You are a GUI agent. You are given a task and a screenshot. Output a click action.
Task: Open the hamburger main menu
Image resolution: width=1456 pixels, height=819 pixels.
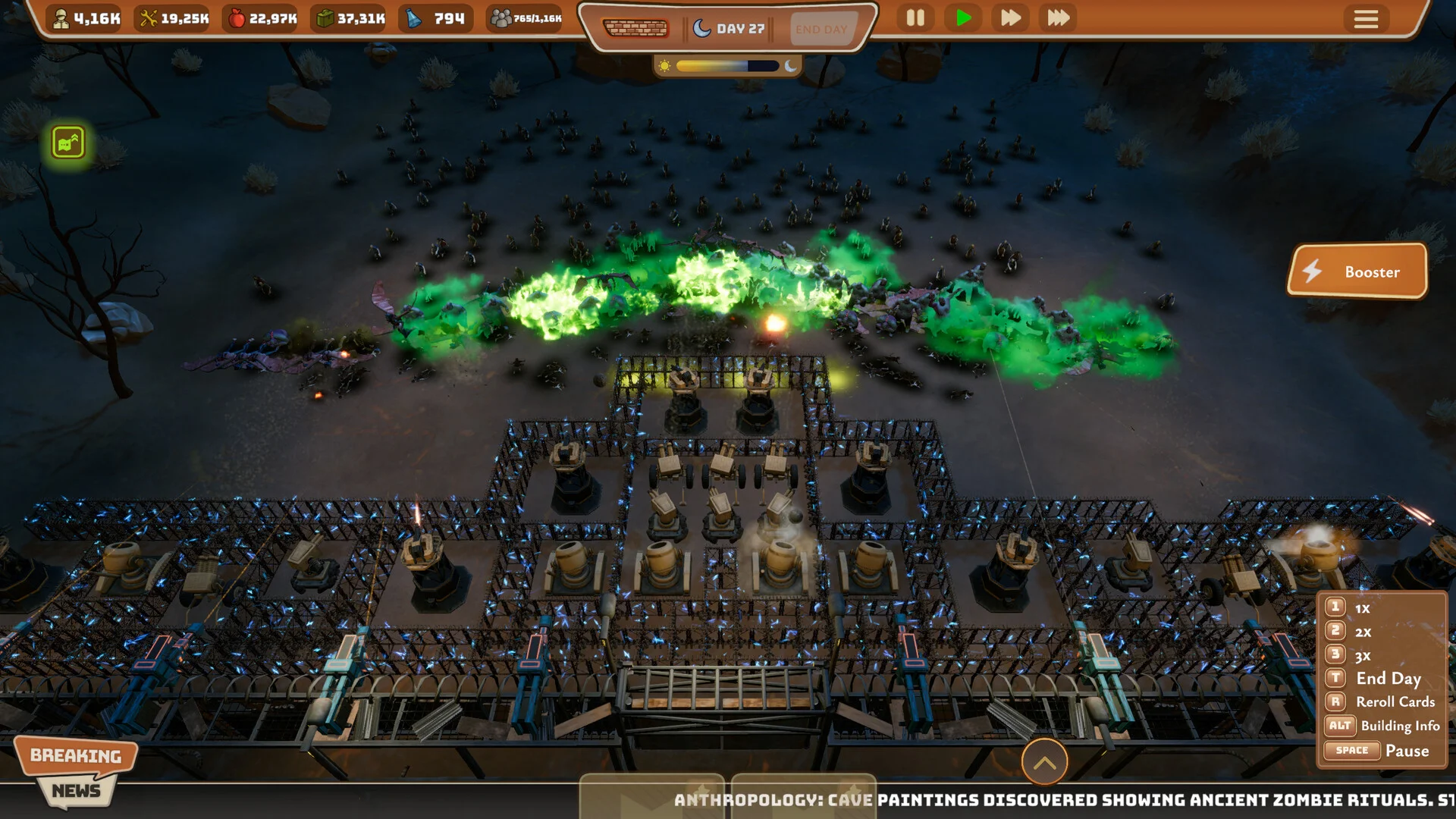1366,19
